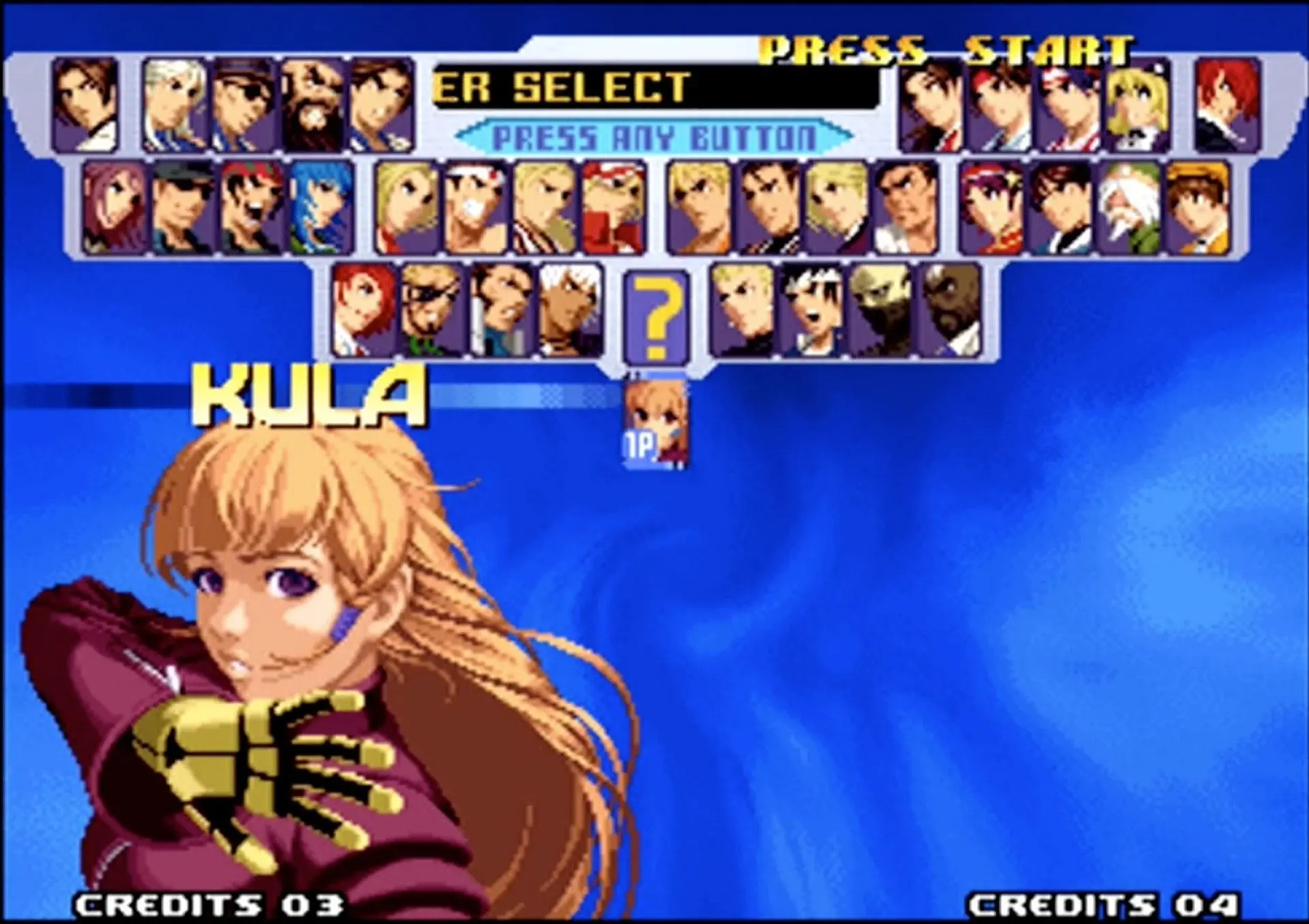Pick the masked fighter with pale hair
Screen dimensions: 1309x924
coord(880,311)
